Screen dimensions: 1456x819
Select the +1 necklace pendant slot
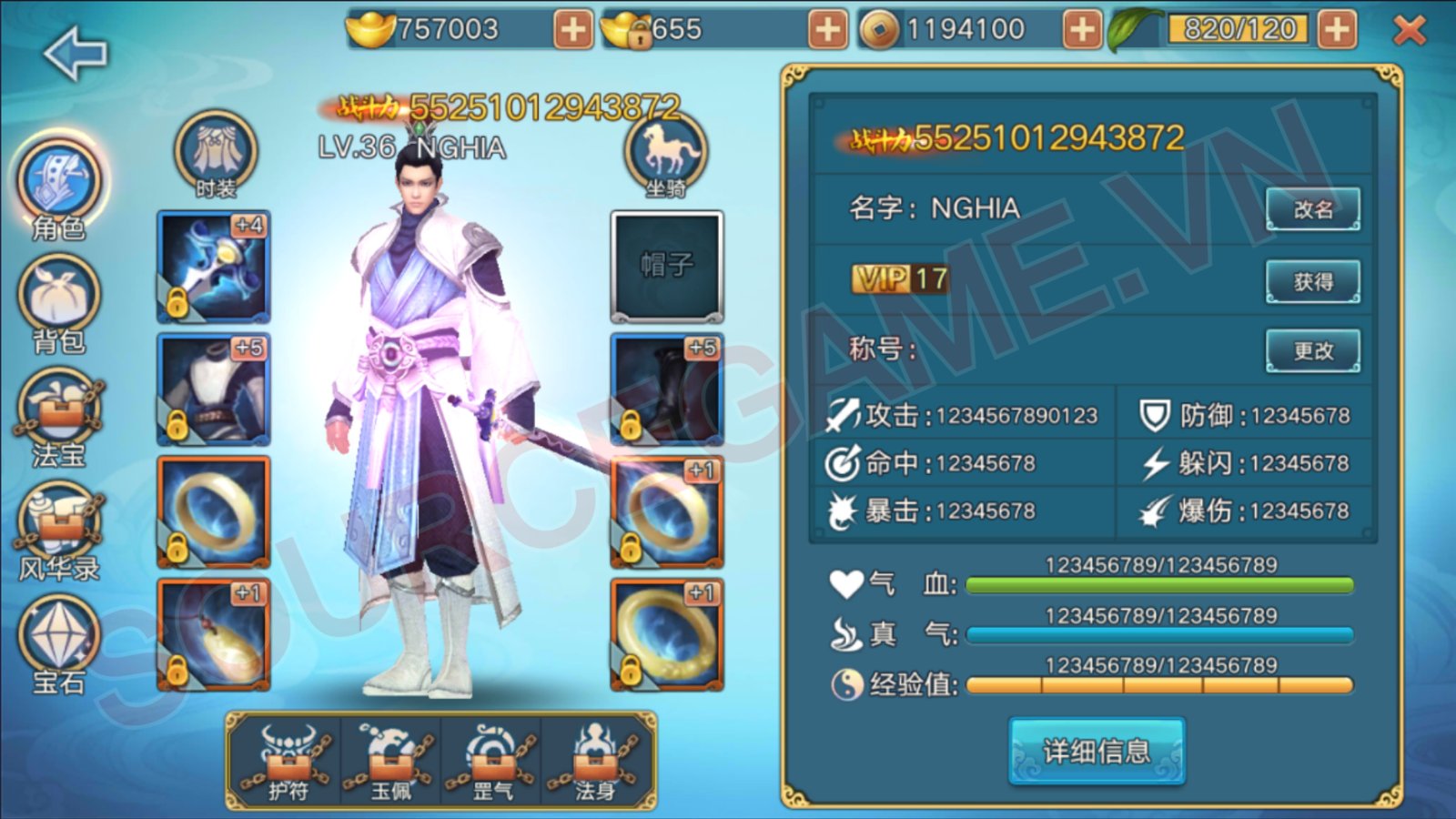[x=214, y=634]
